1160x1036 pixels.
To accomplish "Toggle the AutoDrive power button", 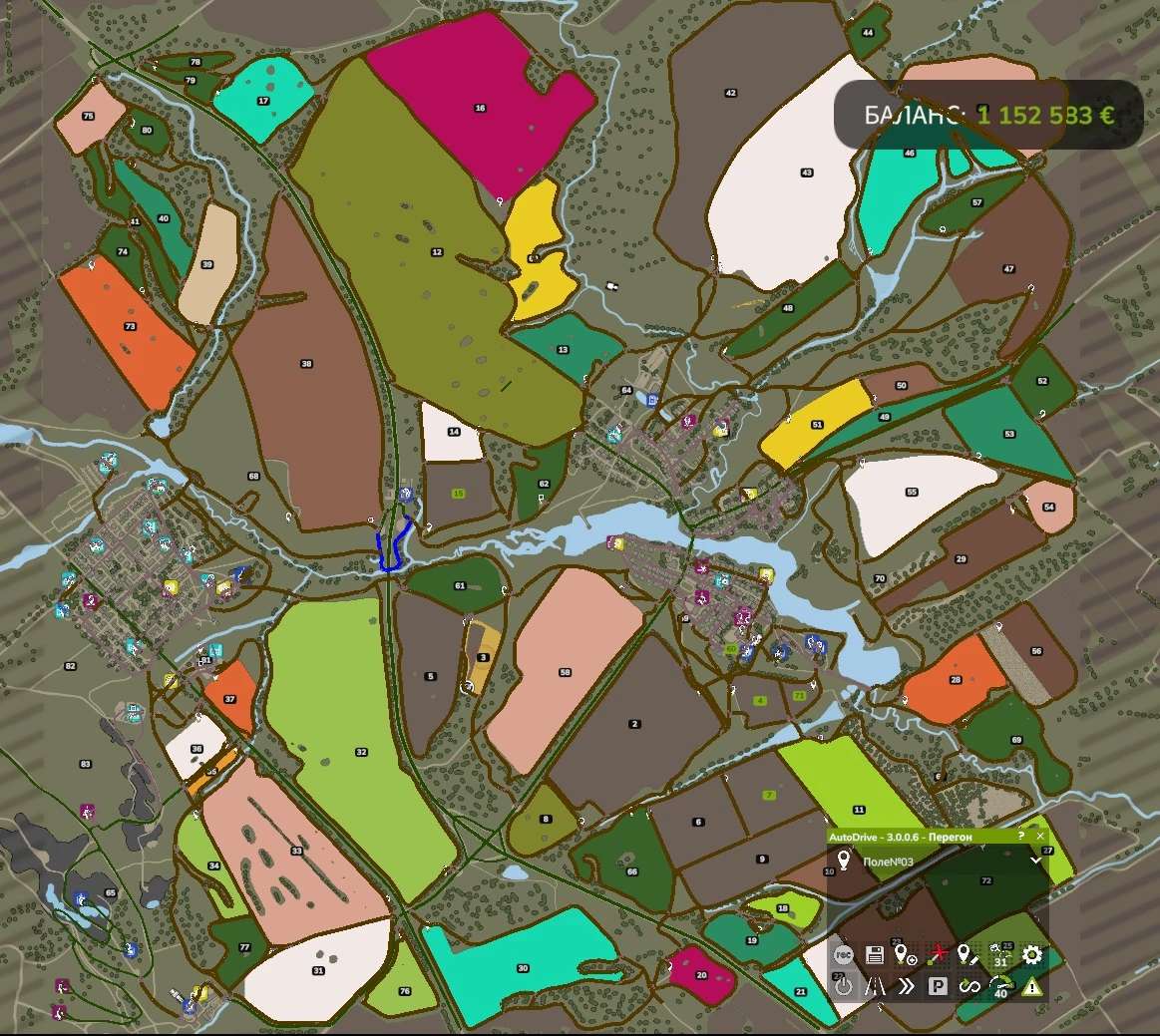I will 844,986.
